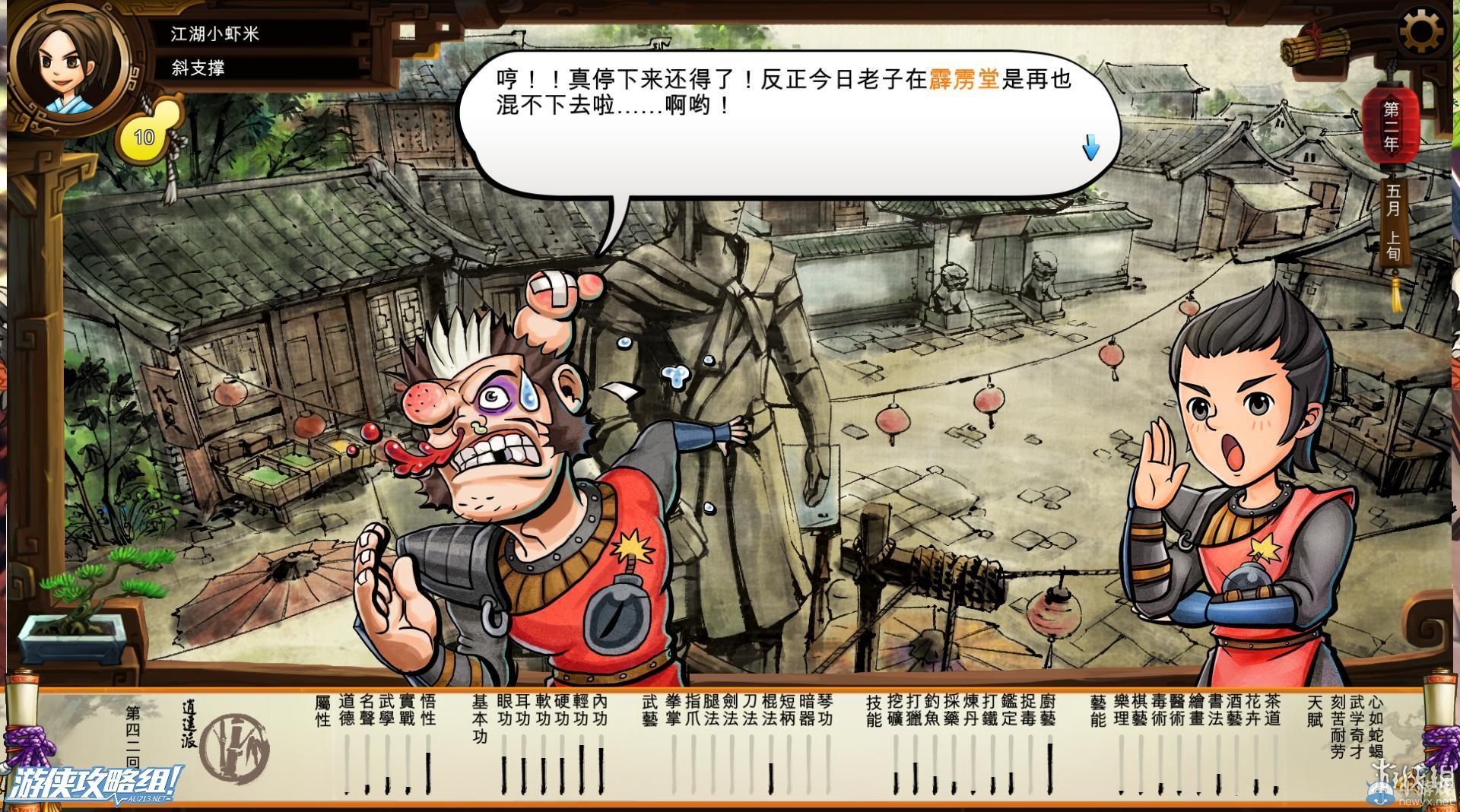This screenshot has width=1460, height=812.
Task: Open the red lantern calendar showing 第二年
Action: (1392, 125)
